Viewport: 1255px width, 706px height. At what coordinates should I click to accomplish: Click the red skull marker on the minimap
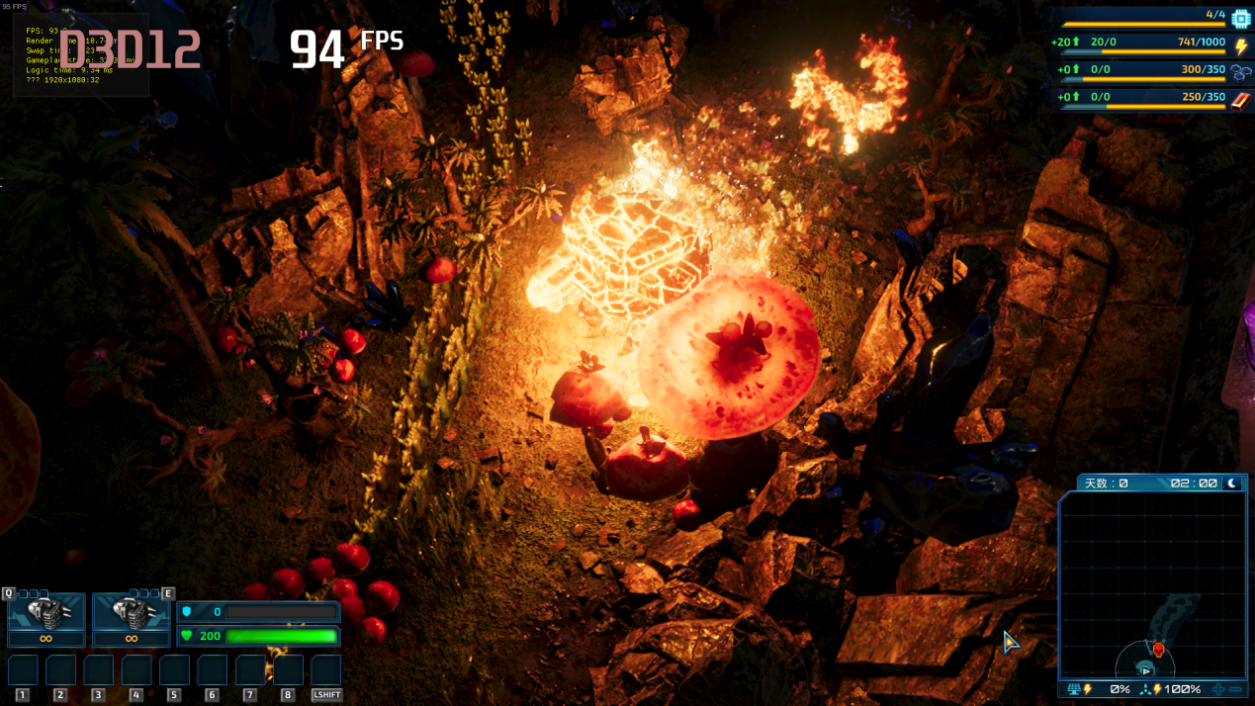pos(1158,650)
